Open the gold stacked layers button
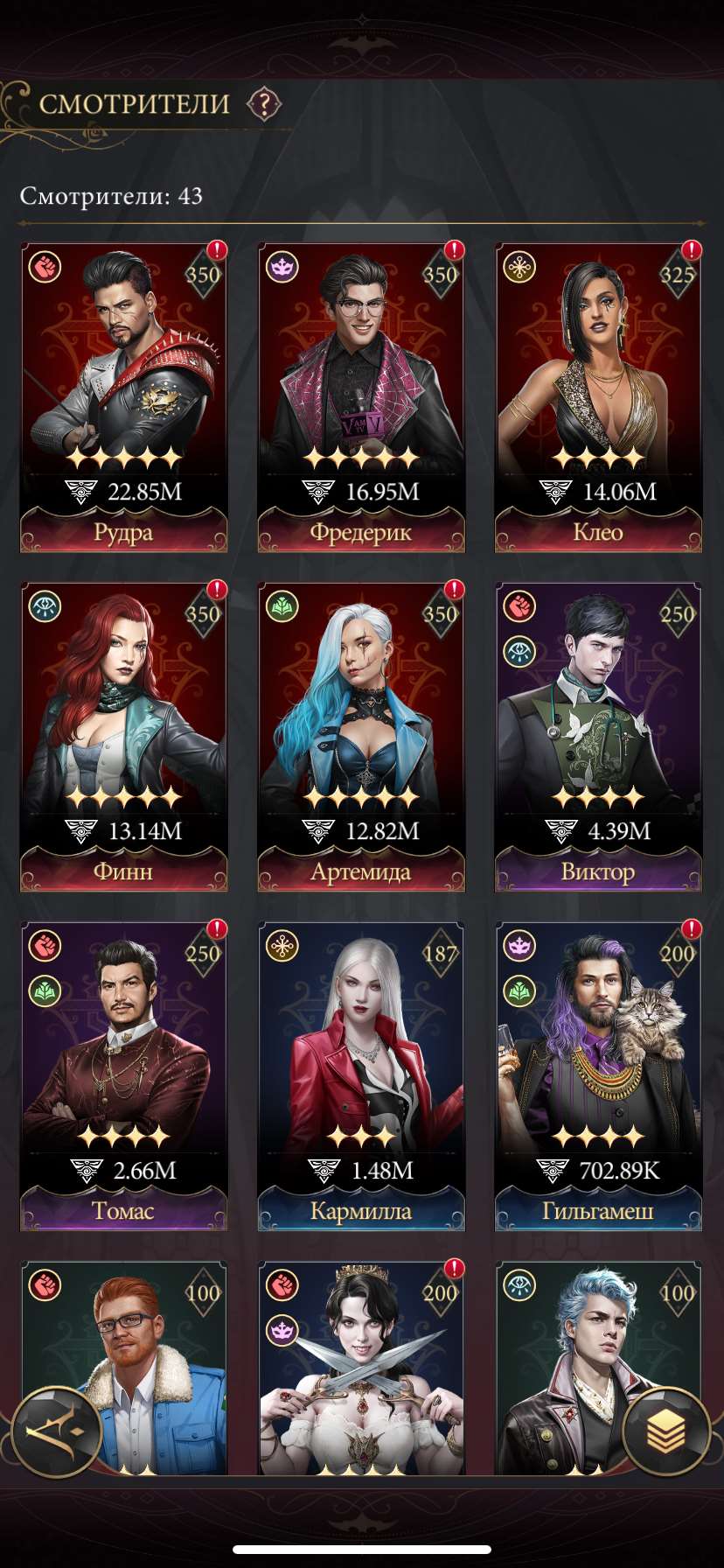This screenshot has width=724, height=1568. point(666,1431)
